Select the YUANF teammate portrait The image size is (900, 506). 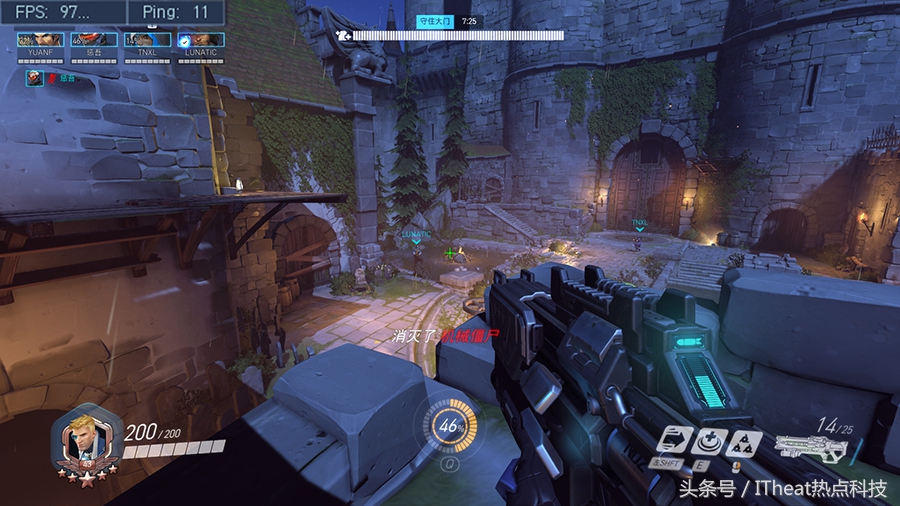40,40
